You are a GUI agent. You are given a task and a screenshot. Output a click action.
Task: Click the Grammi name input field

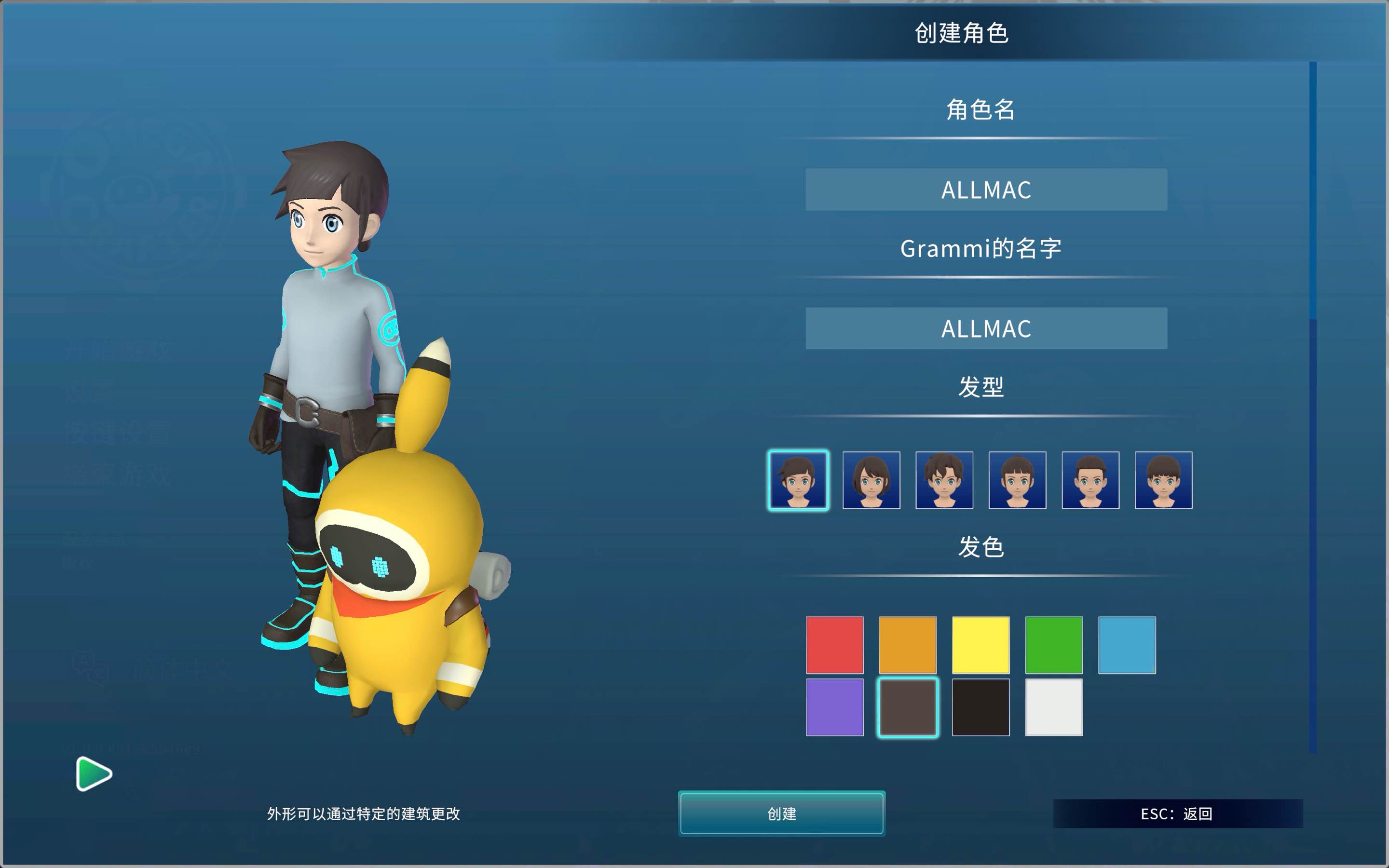(x=985, y=328)
